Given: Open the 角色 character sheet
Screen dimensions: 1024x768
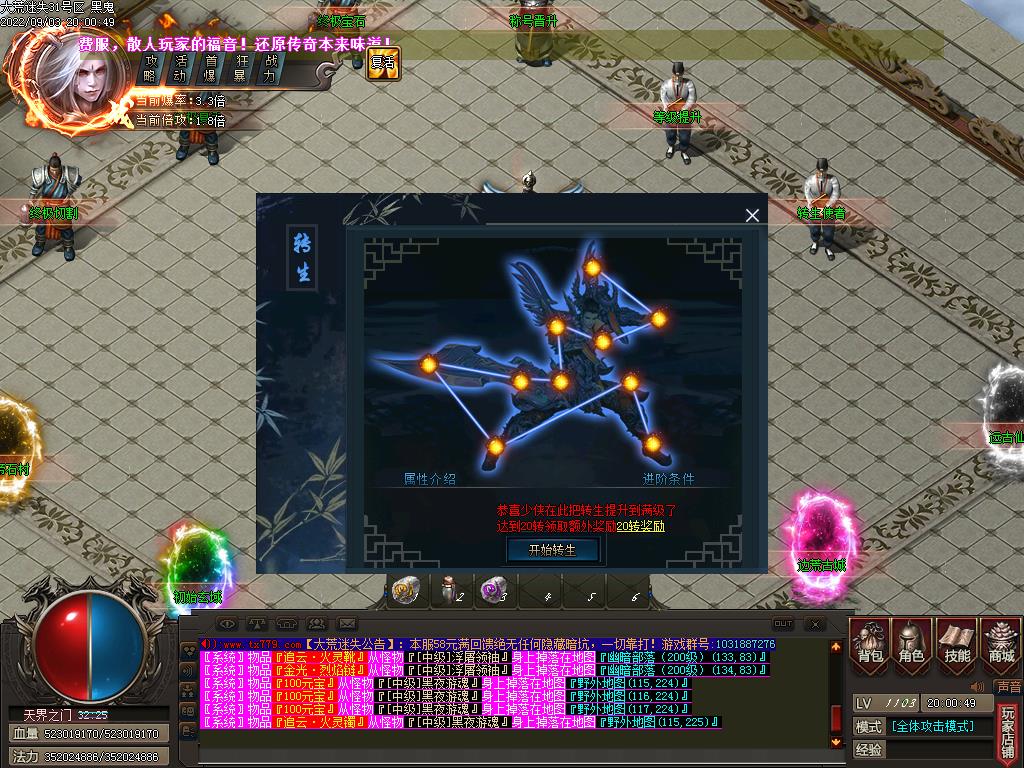Looking at the screenshot, I should (912, 644).
